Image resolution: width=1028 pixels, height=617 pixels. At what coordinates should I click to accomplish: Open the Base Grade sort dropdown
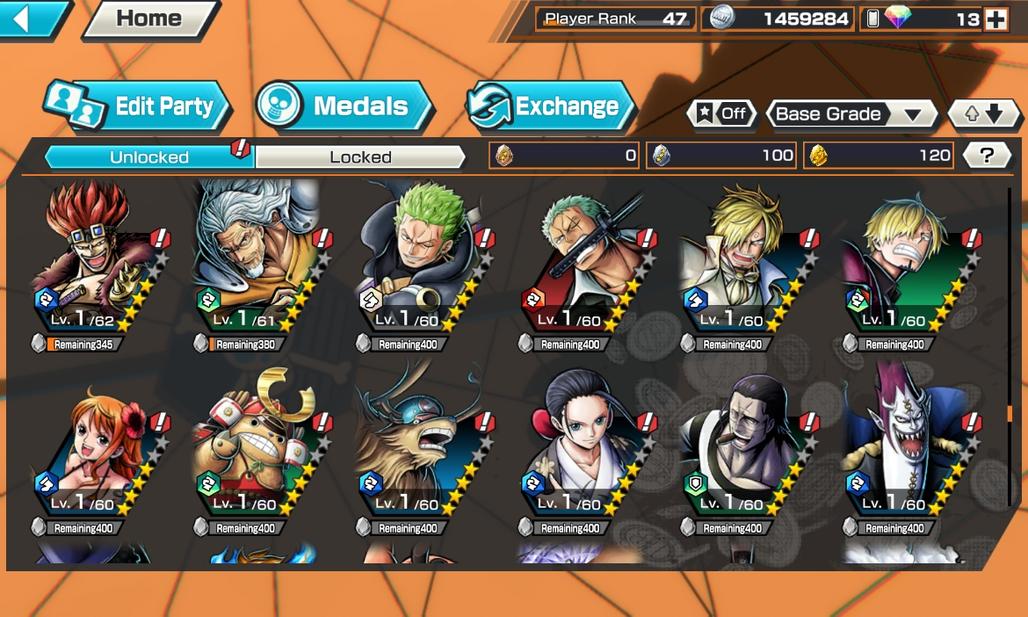(849, 114)
